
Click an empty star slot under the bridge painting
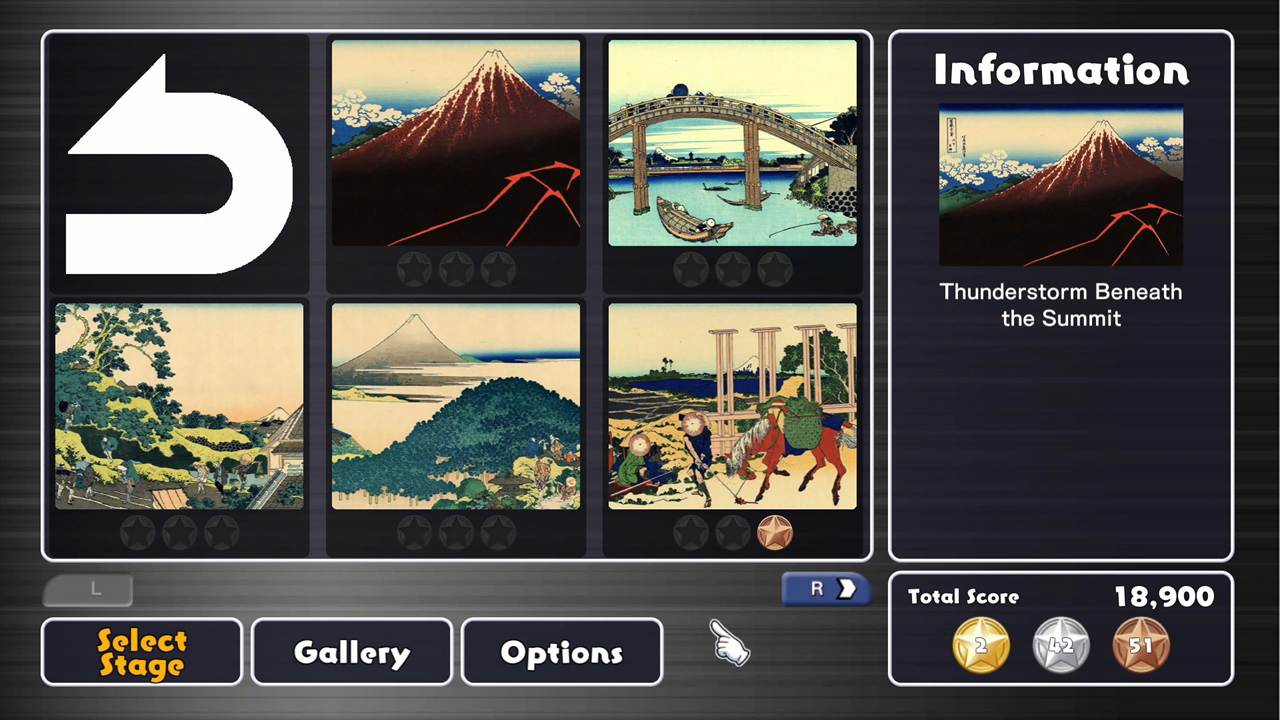[x=691, y=268]
